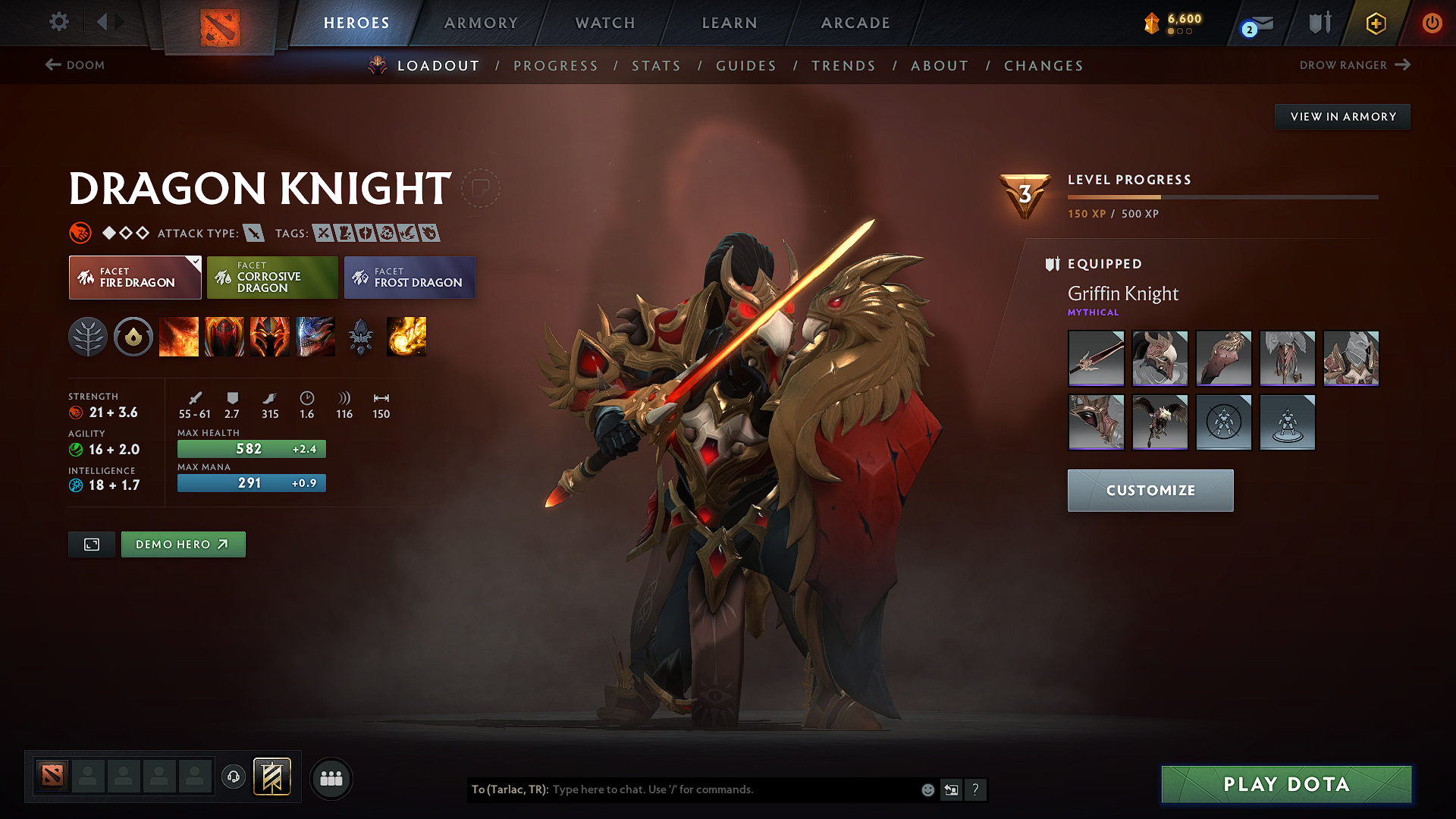
Task: Open the Armory tab
Action: point(481,23)
